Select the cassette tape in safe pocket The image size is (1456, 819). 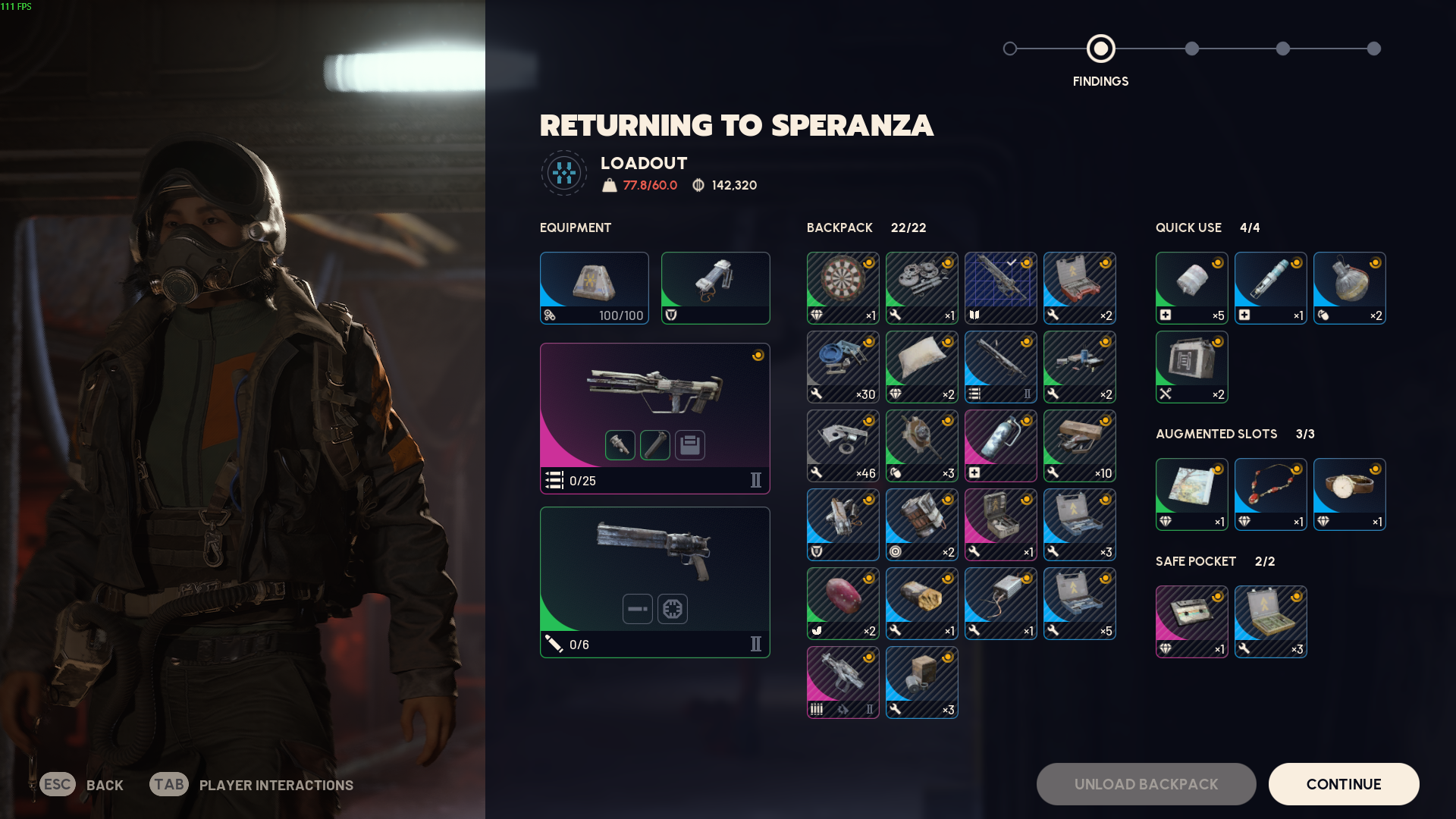pos(1191,621)
